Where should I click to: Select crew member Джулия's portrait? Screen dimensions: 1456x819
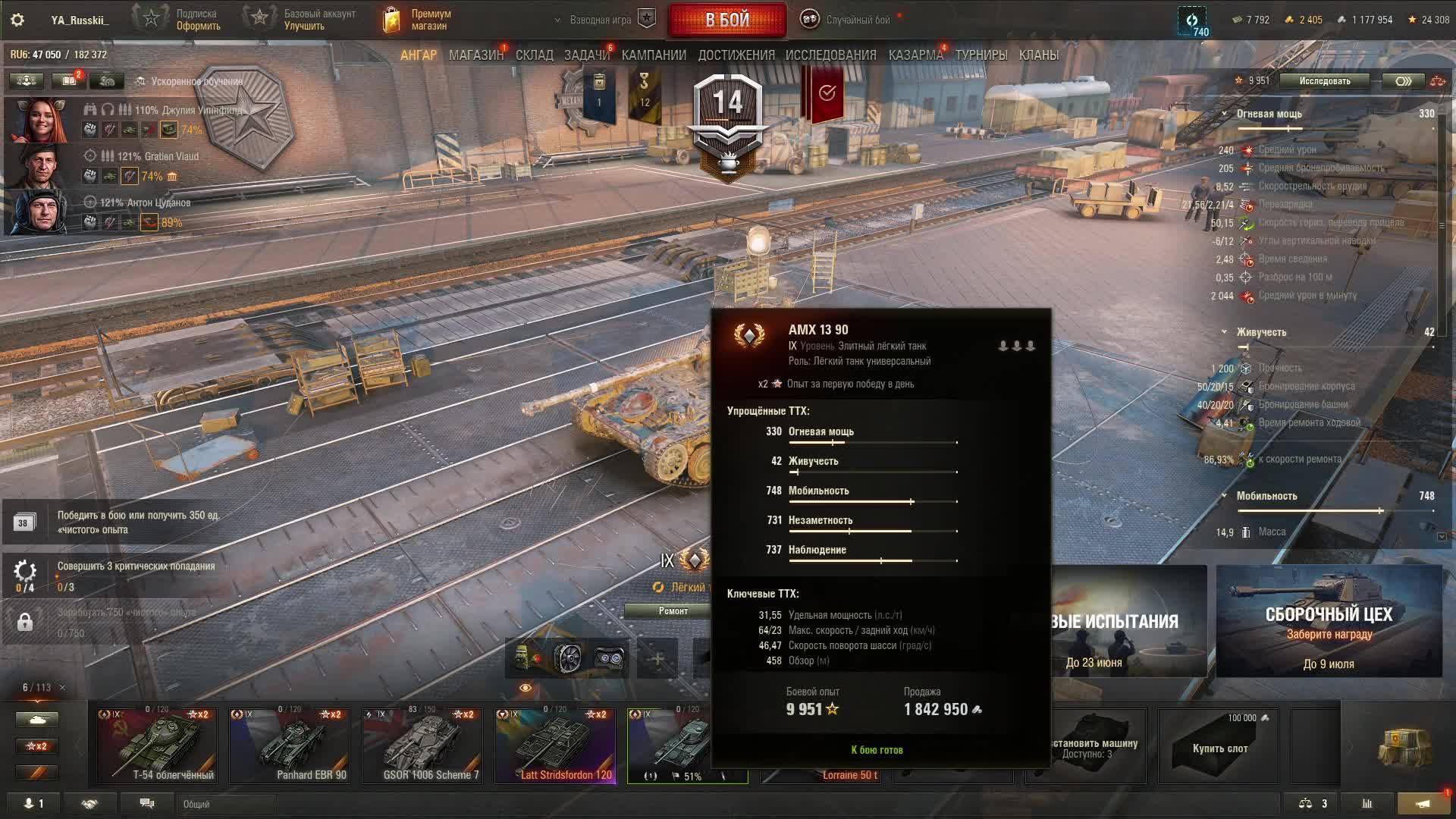(38, 120)
